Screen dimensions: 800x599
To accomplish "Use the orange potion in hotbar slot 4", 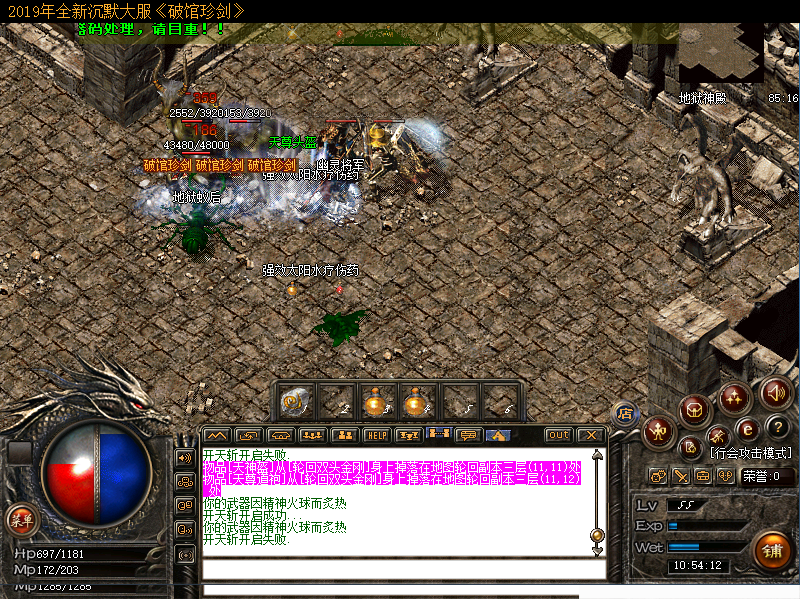I will tap(416, 401).
